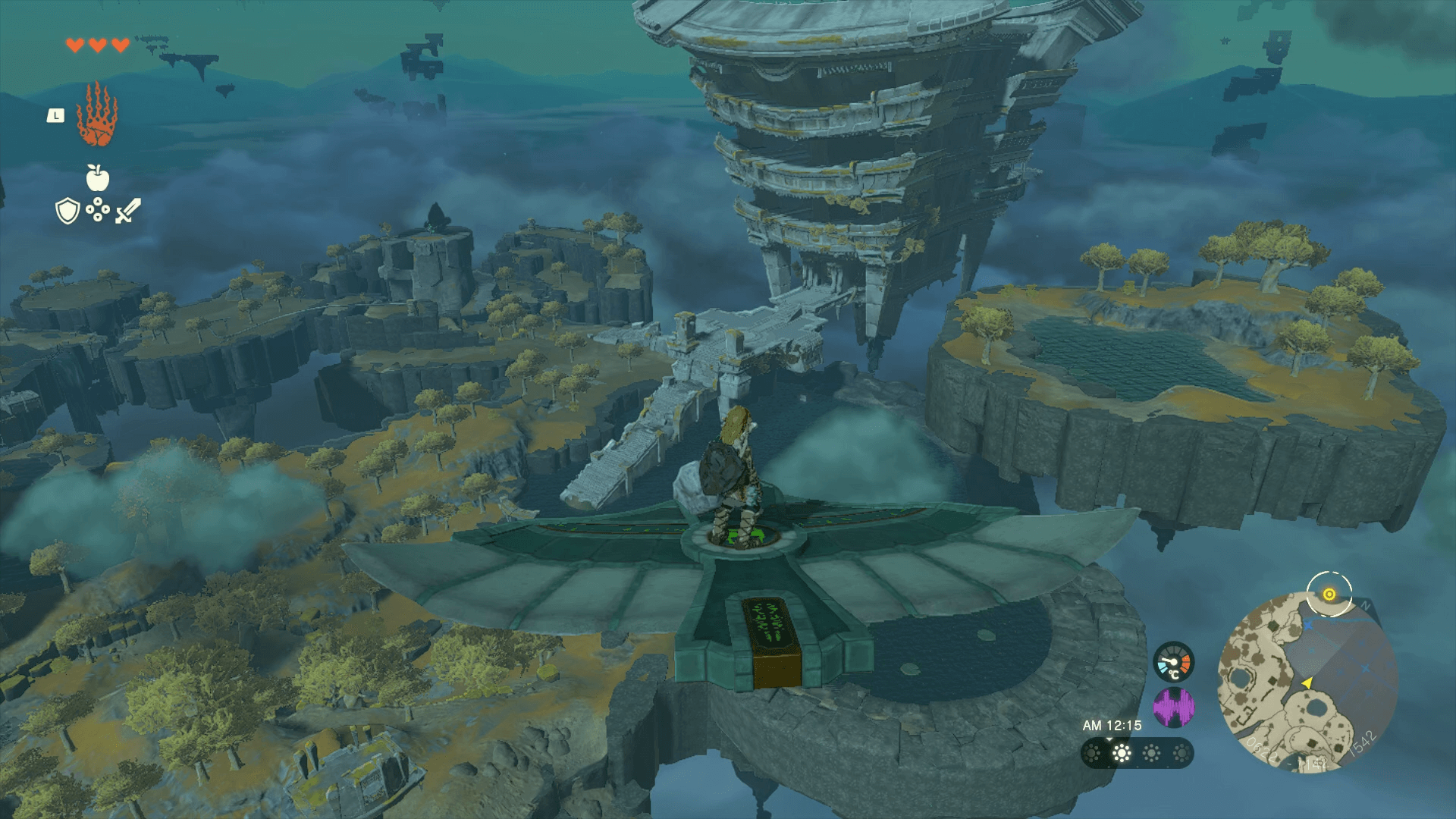Check the temperature gauge icon

1173,662
